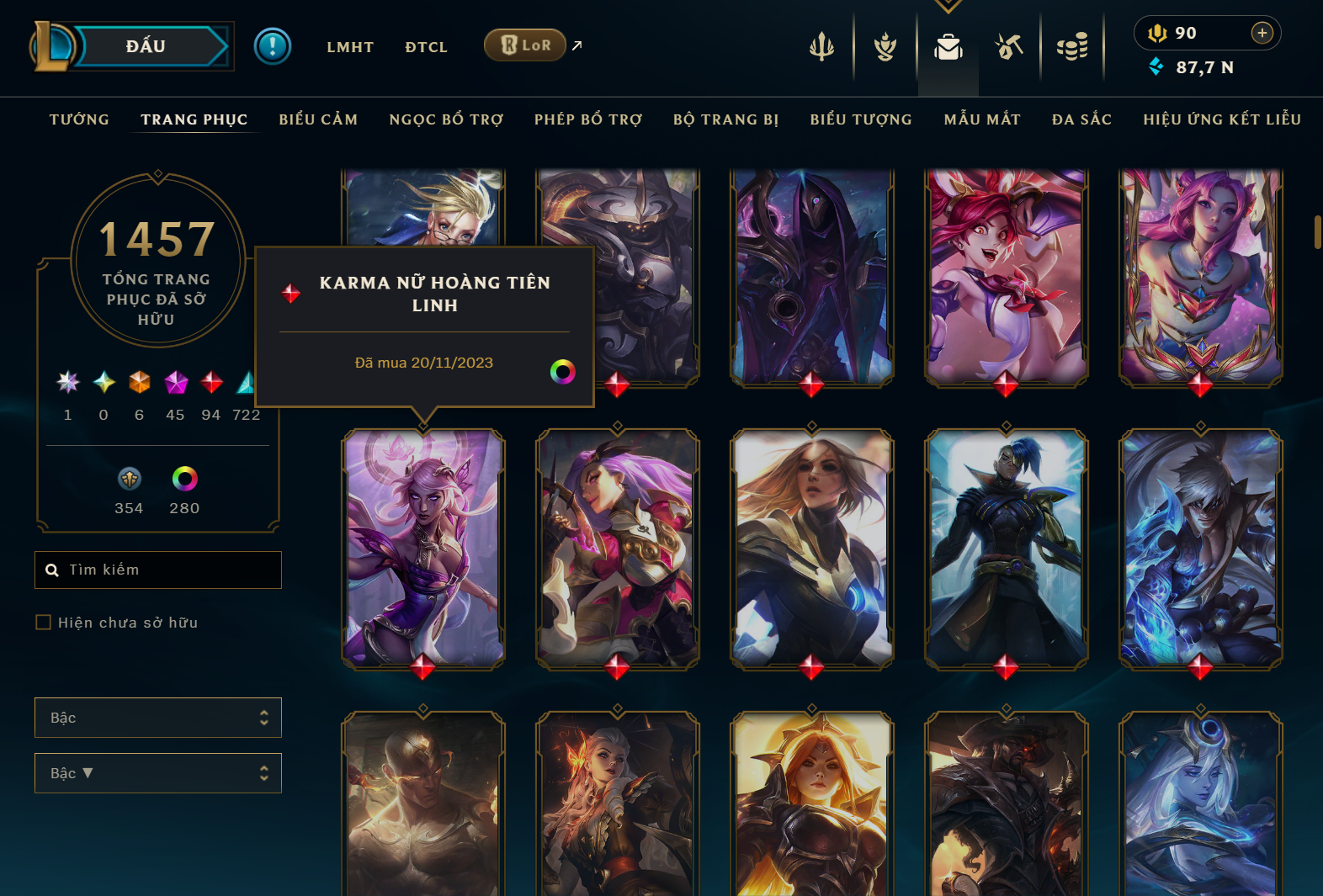Switch to the TƯỚNG tab
This screenshot has height=896, width=1323.
pyautogui.click(x=78, y=119)
